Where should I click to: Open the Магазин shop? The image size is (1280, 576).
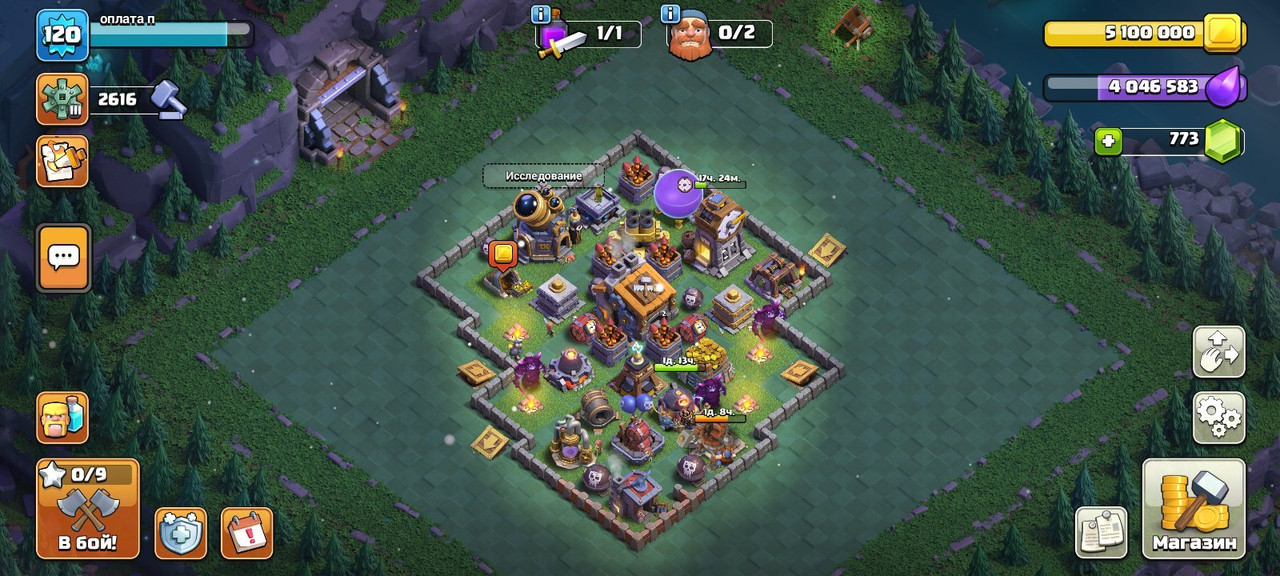tap(1194, 509)
